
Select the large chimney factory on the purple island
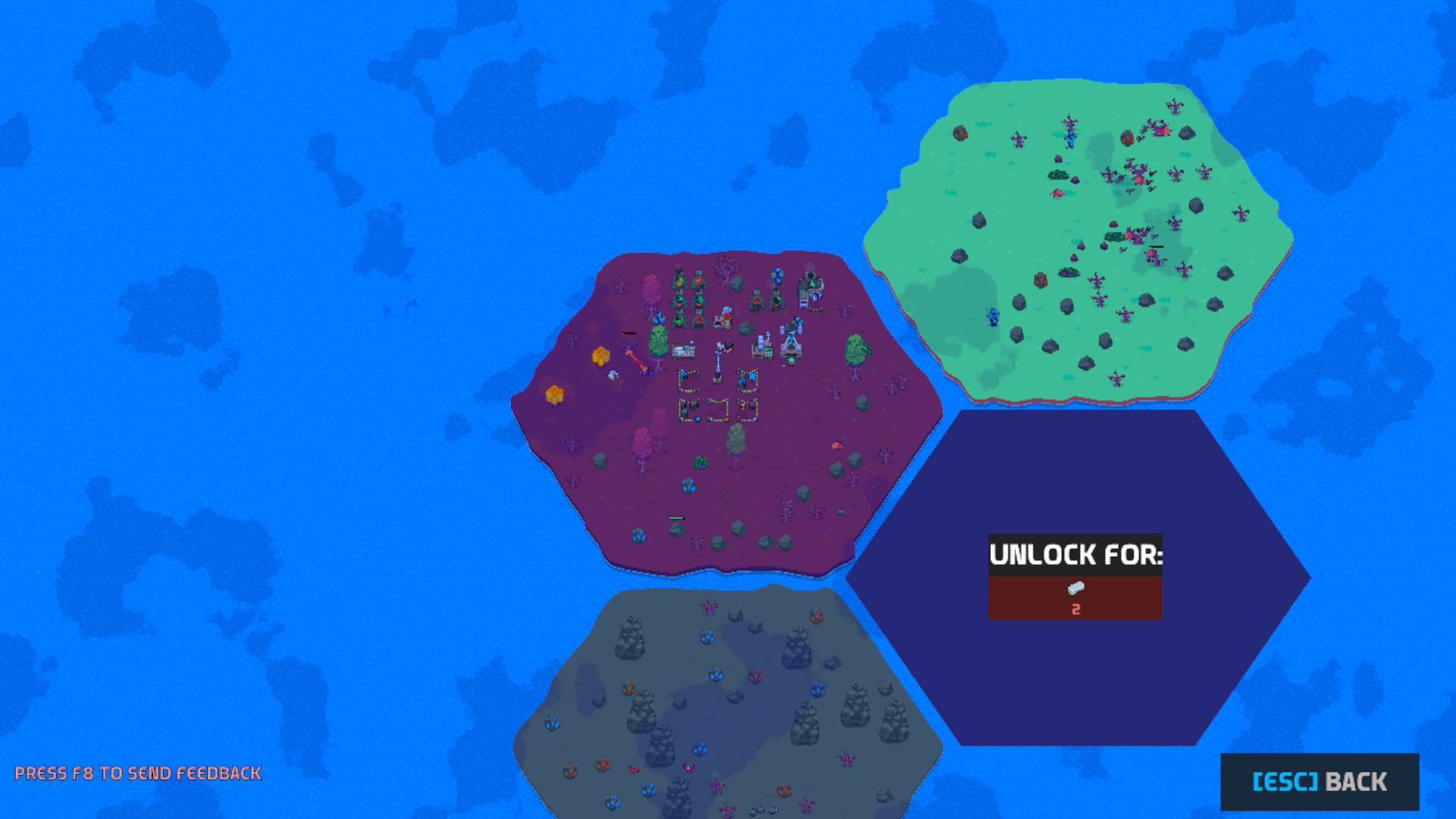(x=810, y=290)
